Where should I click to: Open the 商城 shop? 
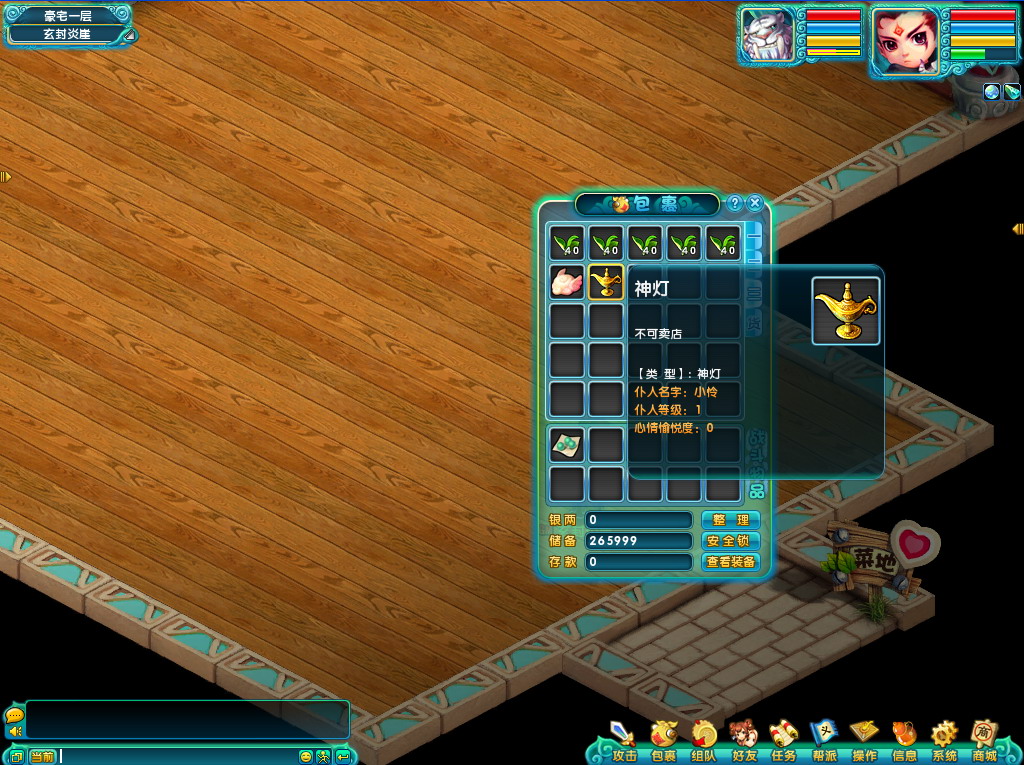pos(985,740)
